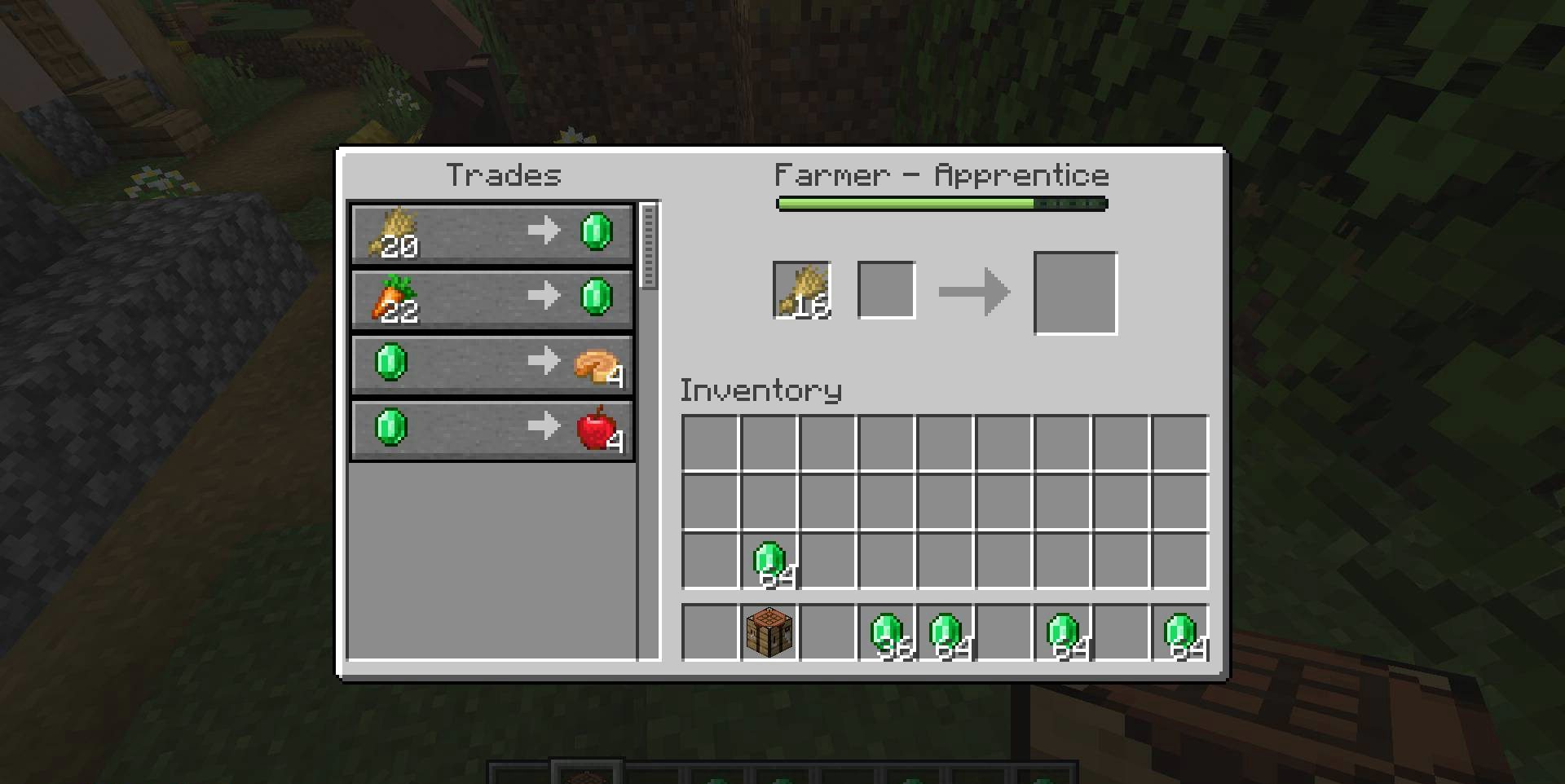Select the emerald stack in the main inventory
The width and height of the screenshot is (1565, 784).
pos(769,561)
